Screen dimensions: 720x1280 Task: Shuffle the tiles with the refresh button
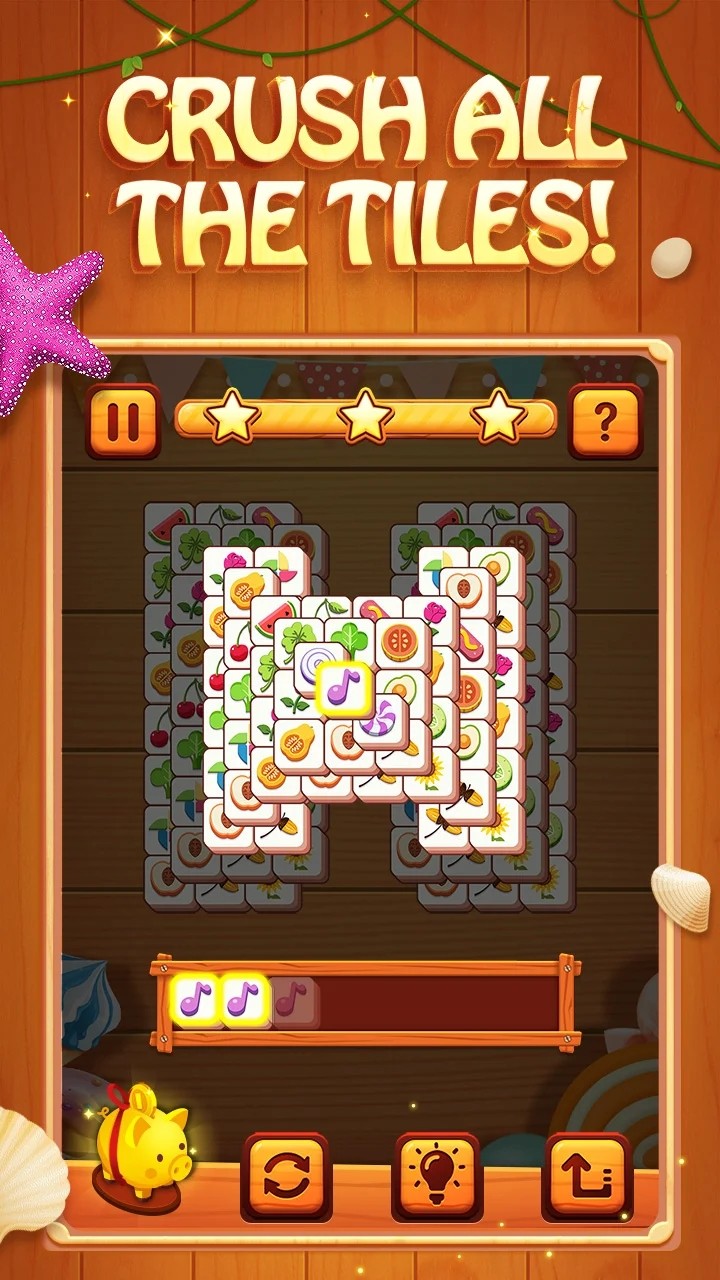[286, 1176]
